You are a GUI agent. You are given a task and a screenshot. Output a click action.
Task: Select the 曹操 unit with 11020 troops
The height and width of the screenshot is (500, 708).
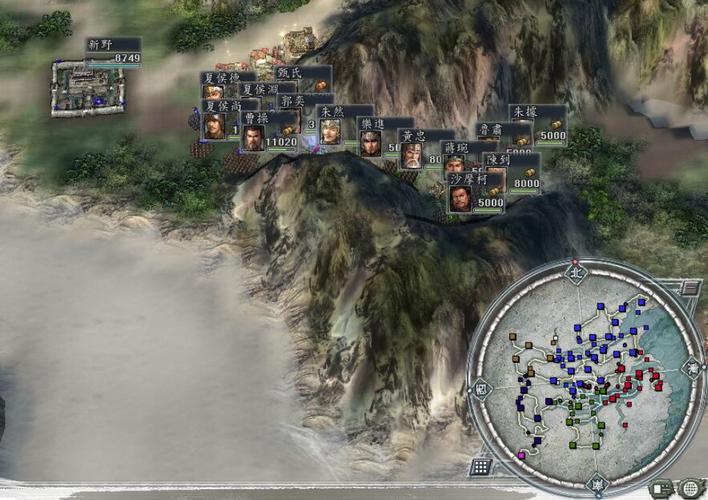click(253, 138)
